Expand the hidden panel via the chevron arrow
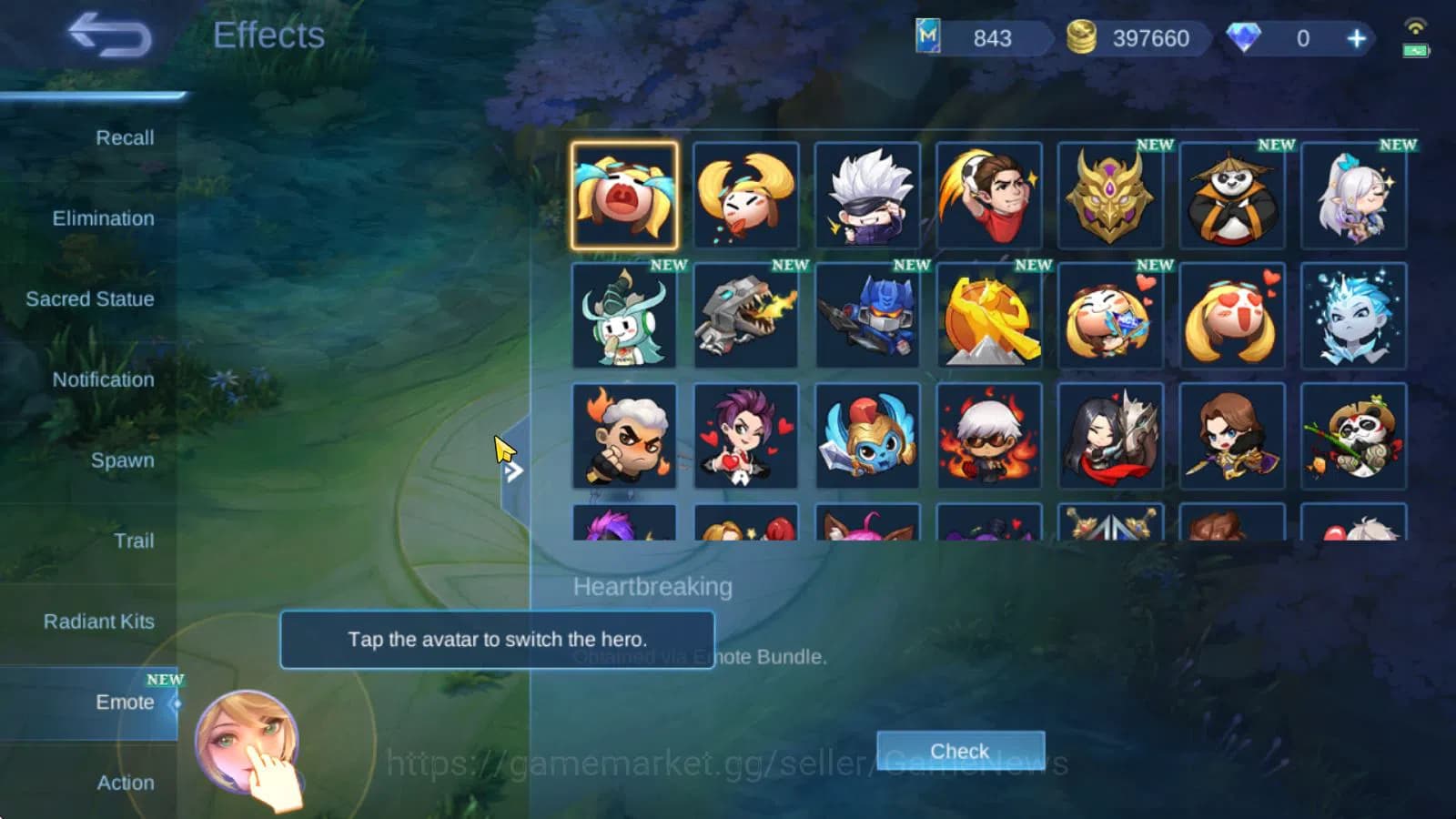 pyautogui.click(x=515, y=471)
